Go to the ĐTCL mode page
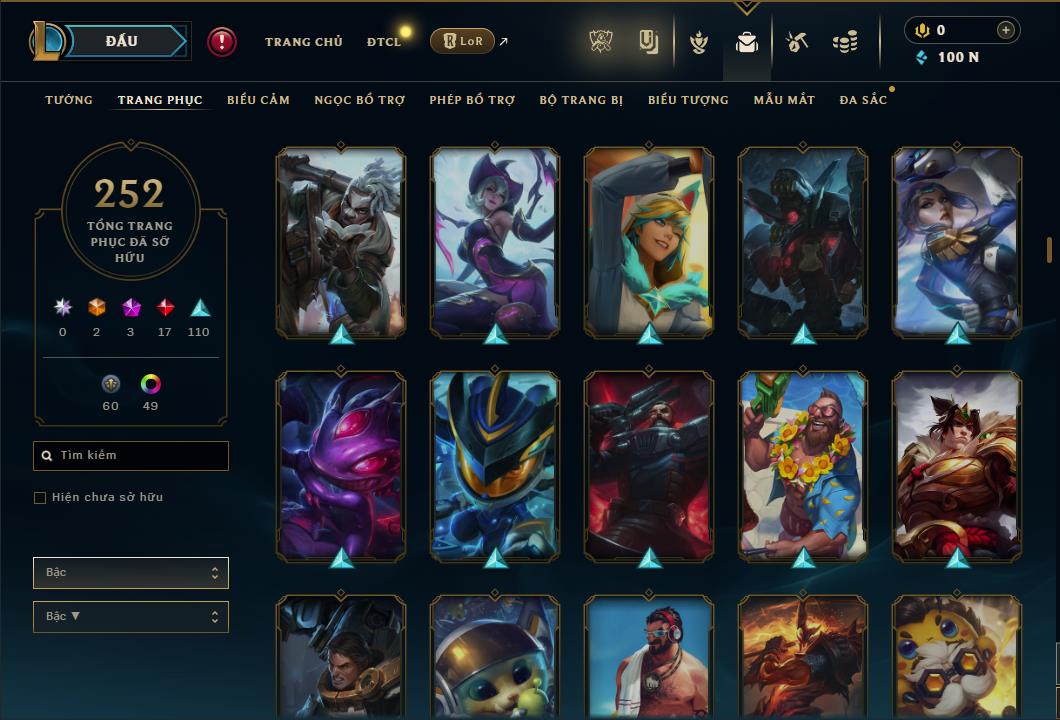Image resolution: width=1060 pixels, height=720 pixels. [383, 42]
